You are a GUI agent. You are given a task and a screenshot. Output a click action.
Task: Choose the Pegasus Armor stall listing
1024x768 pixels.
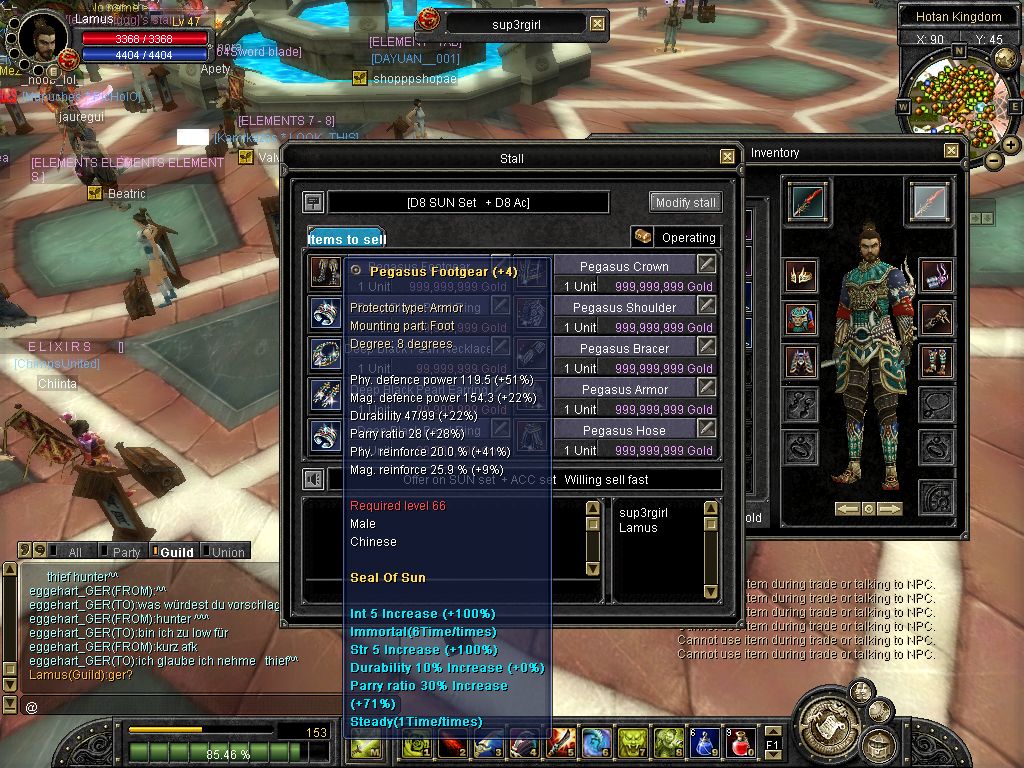point(624,389)
